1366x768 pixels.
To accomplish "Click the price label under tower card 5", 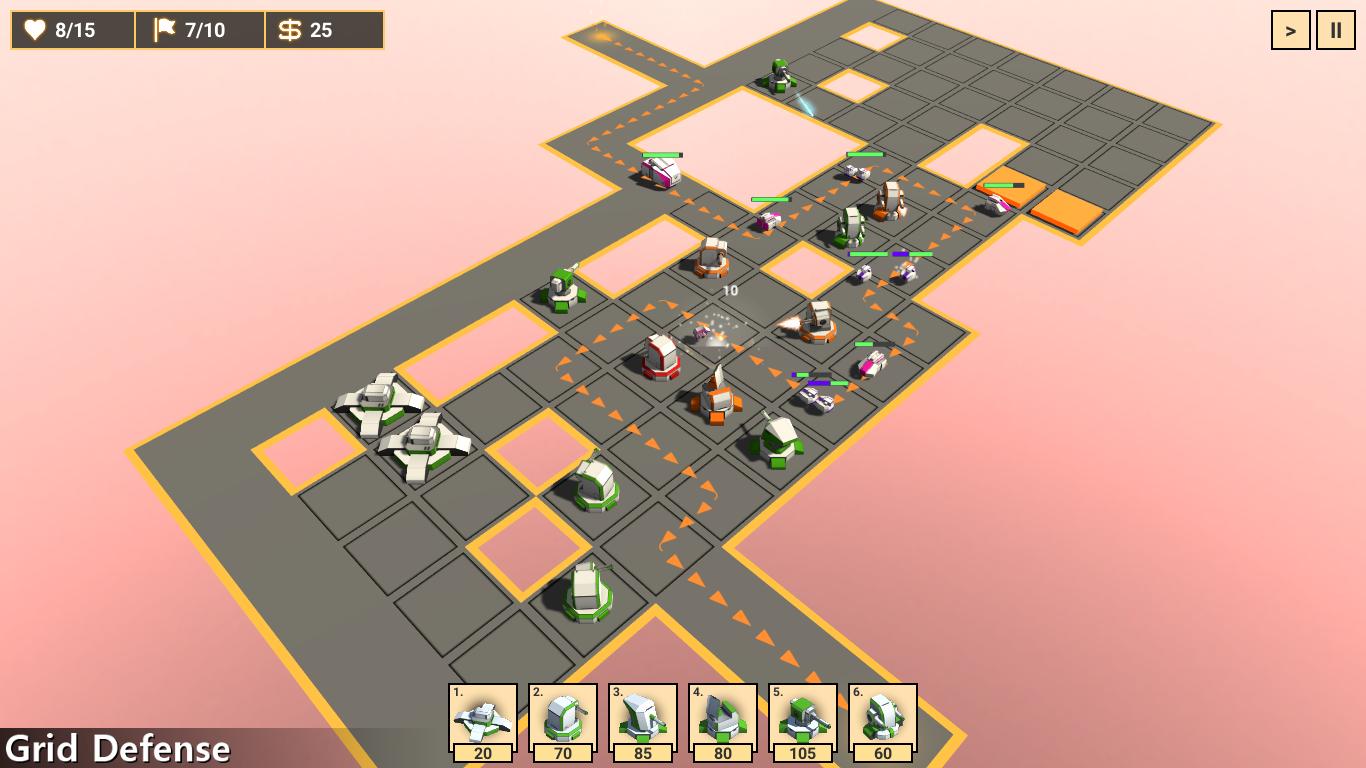I will [802, 752].
